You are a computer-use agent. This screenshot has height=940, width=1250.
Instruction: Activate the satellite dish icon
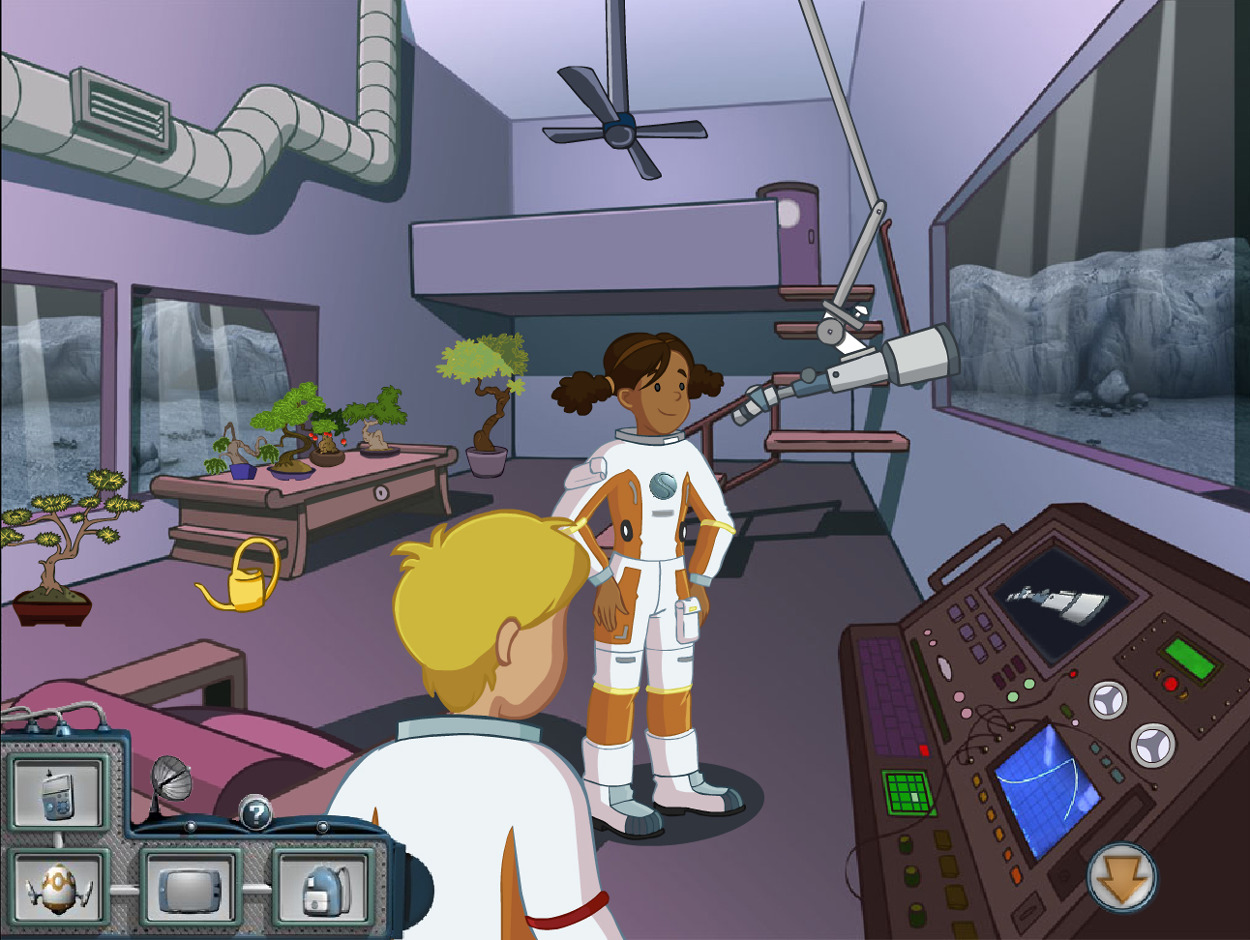pos(170,783)
